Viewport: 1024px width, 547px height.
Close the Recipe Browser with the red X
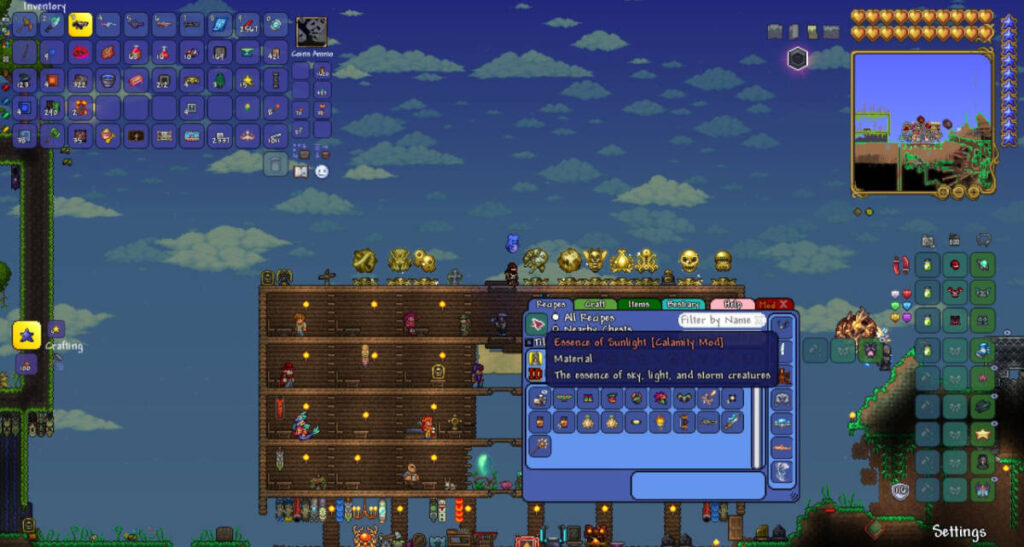click(784, 304)
